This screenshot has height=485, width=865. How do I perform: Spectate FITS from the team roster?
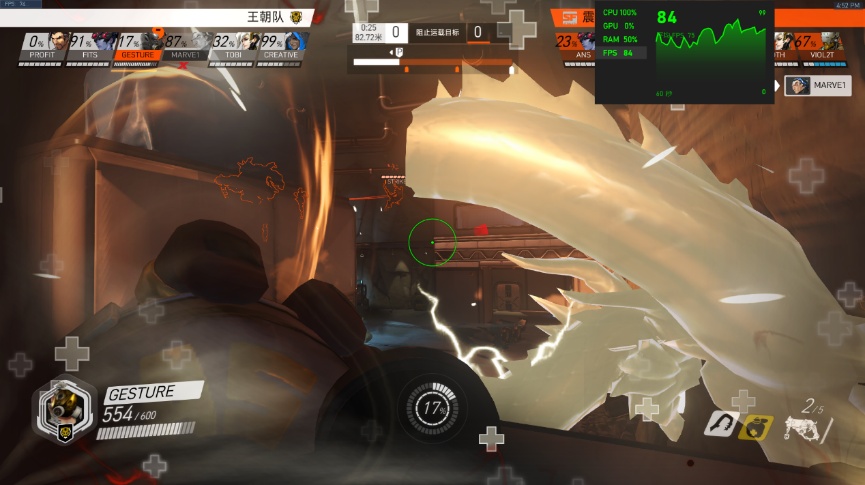(x=88, y=45)
